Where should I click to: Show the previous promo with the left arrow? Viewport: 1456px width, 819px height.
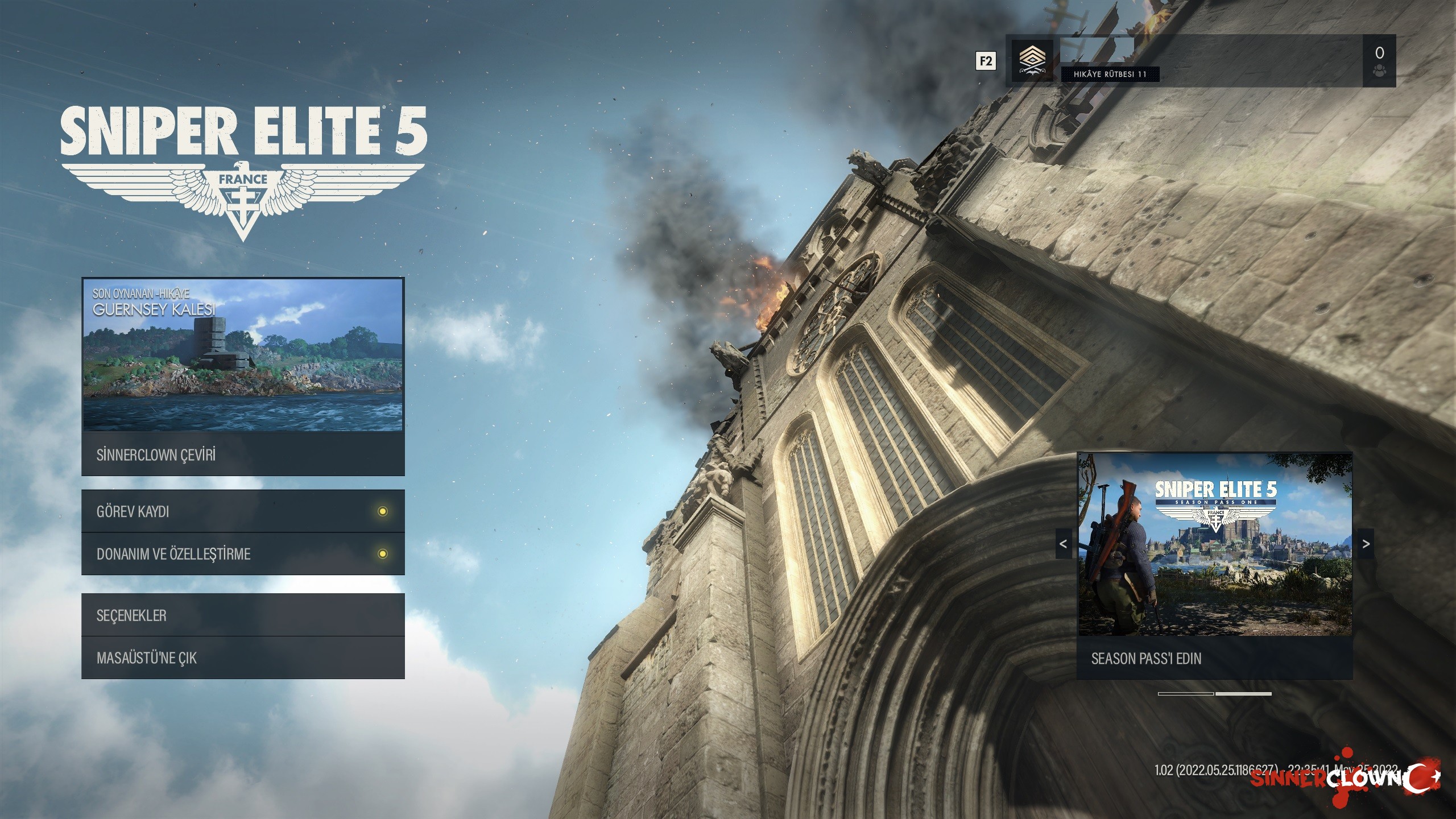(1063, 544)
